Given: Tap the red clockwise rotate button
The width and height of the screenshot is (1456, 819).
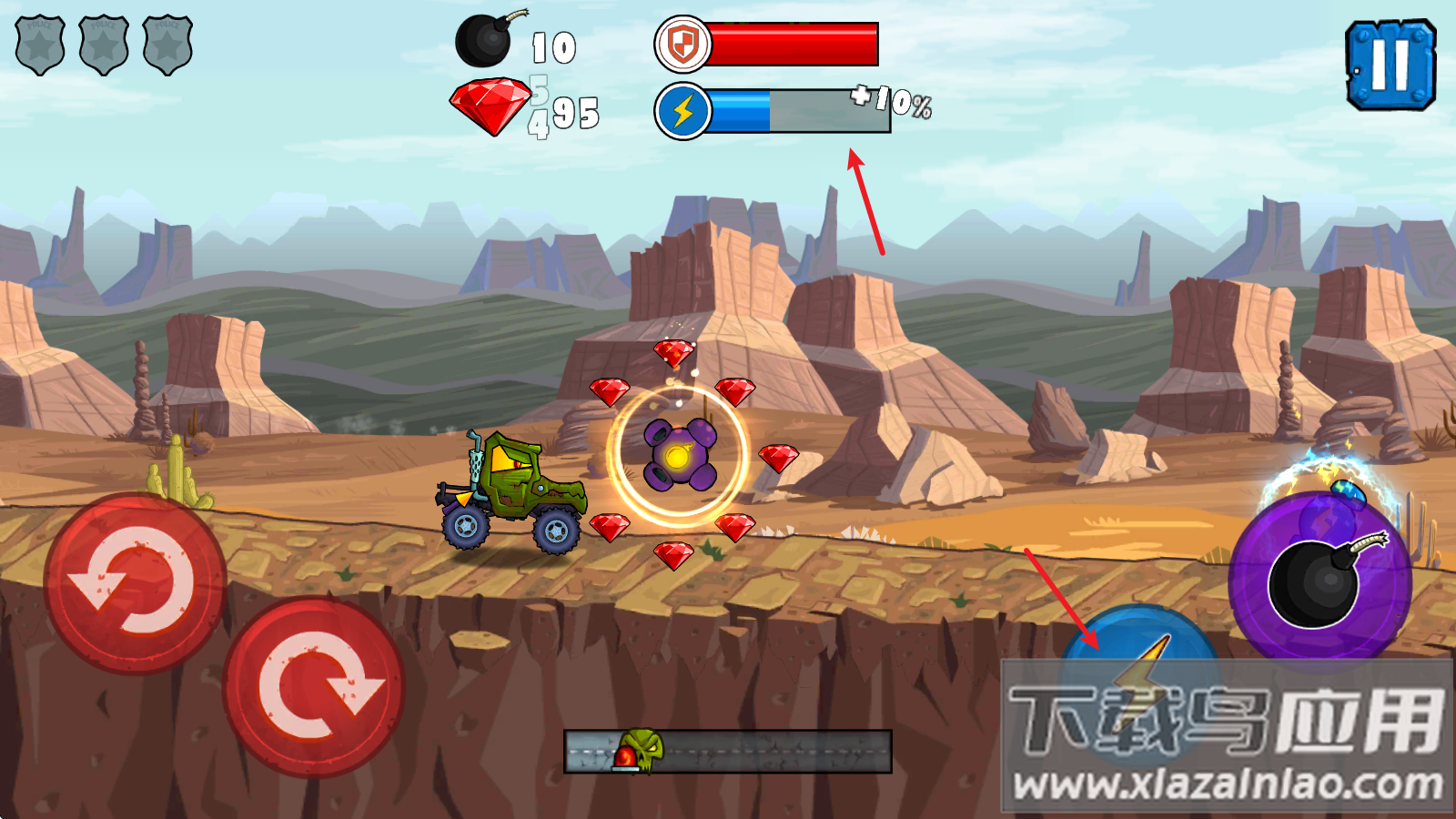Looking at the screenshot, I should click(314, 687).
